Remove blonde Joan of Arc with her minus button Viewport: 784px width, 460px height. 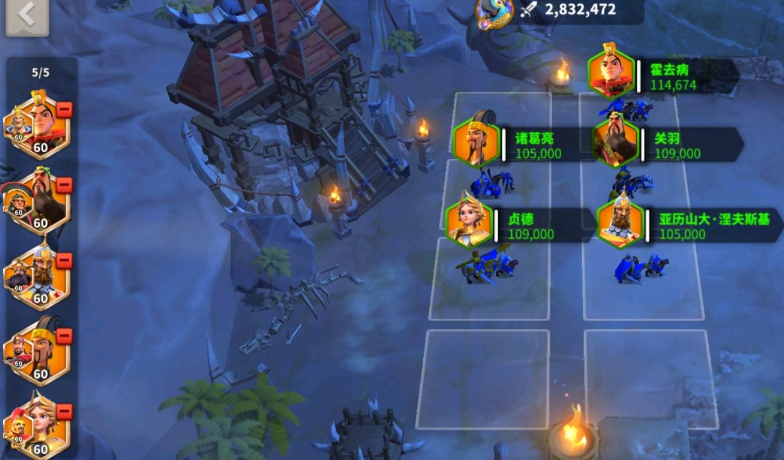[x=64, y=412]
